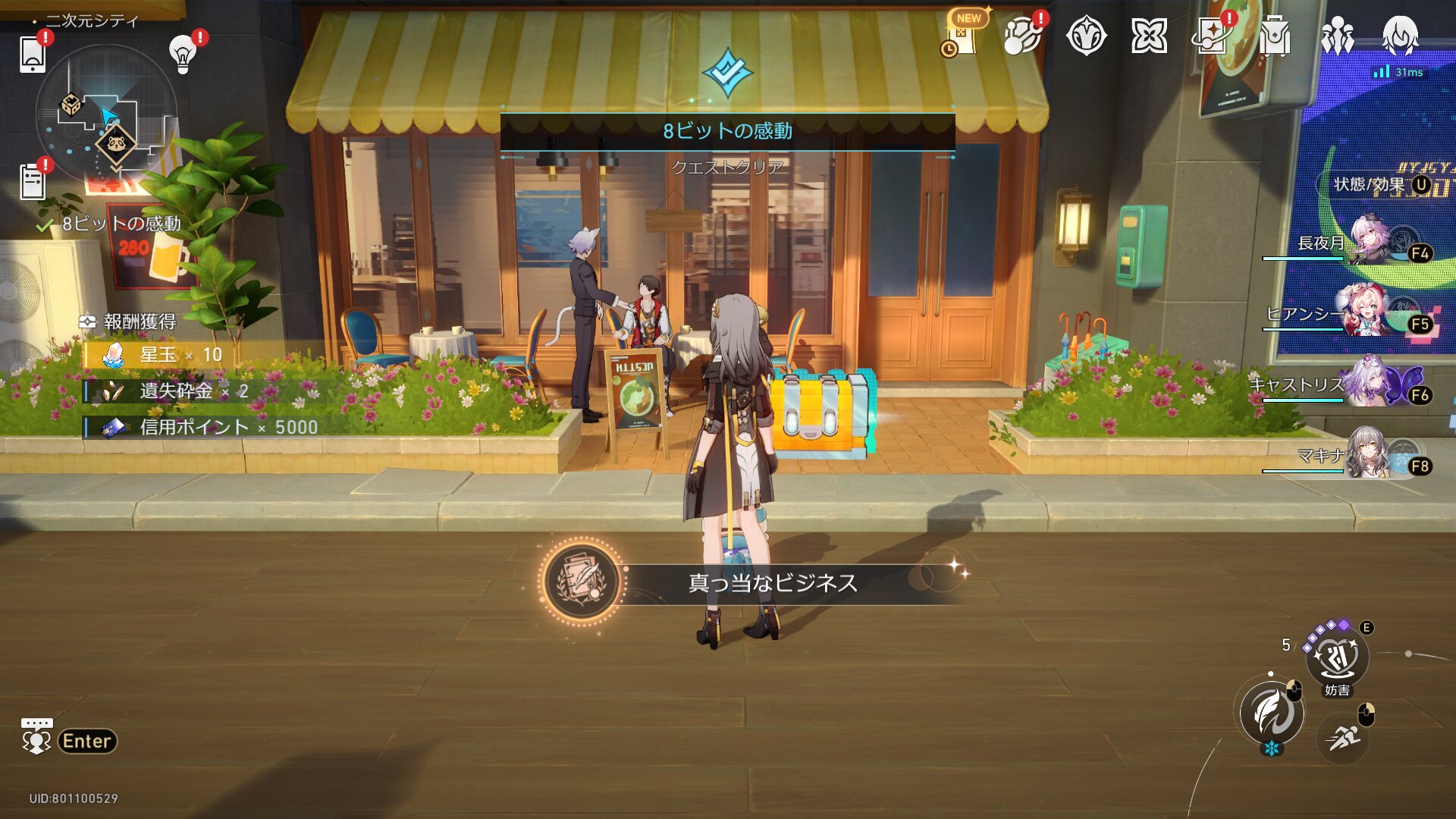Toggle the sprint running-figure button
The image size is (1456, 819).
click(x=1343, y=737)
